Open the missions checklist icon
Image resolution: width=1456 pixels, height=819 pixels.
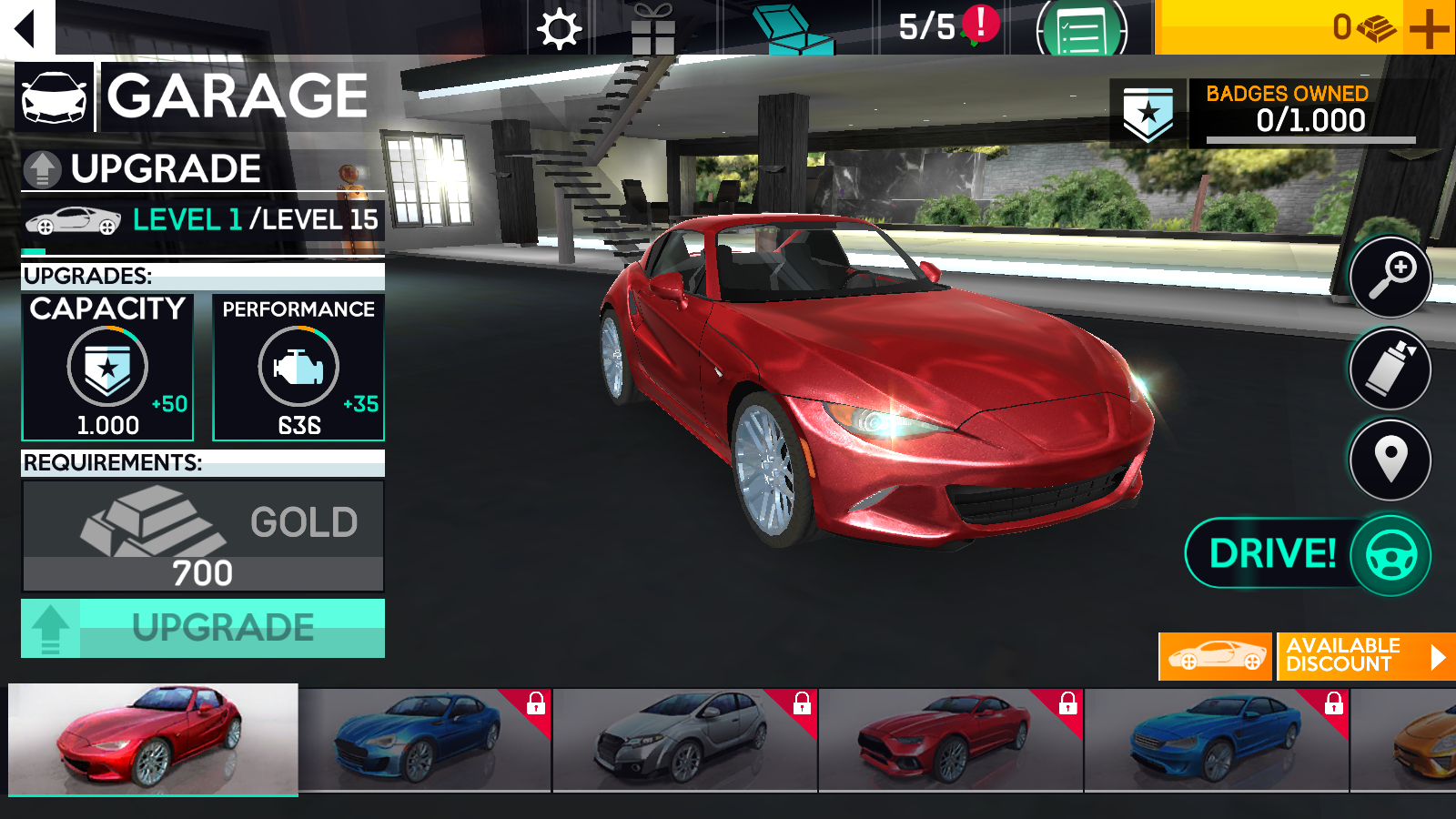(x=1079, y=27)
